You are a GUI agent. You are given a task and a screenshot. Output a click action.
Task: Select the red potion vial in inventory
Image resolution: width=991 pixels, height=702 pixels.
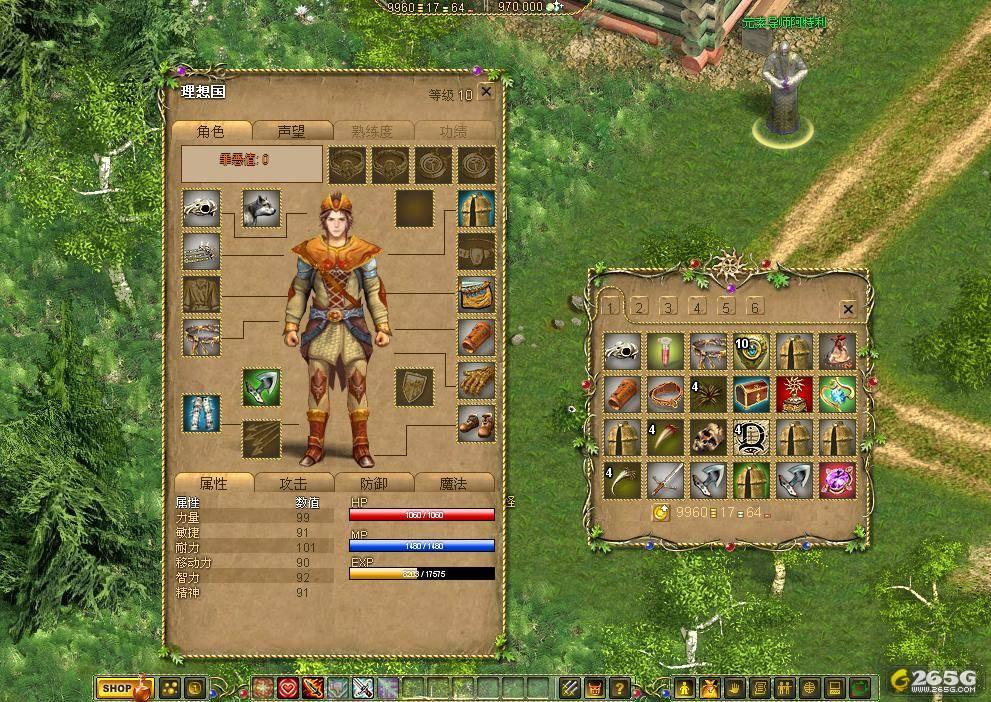[x=665, y=351]
